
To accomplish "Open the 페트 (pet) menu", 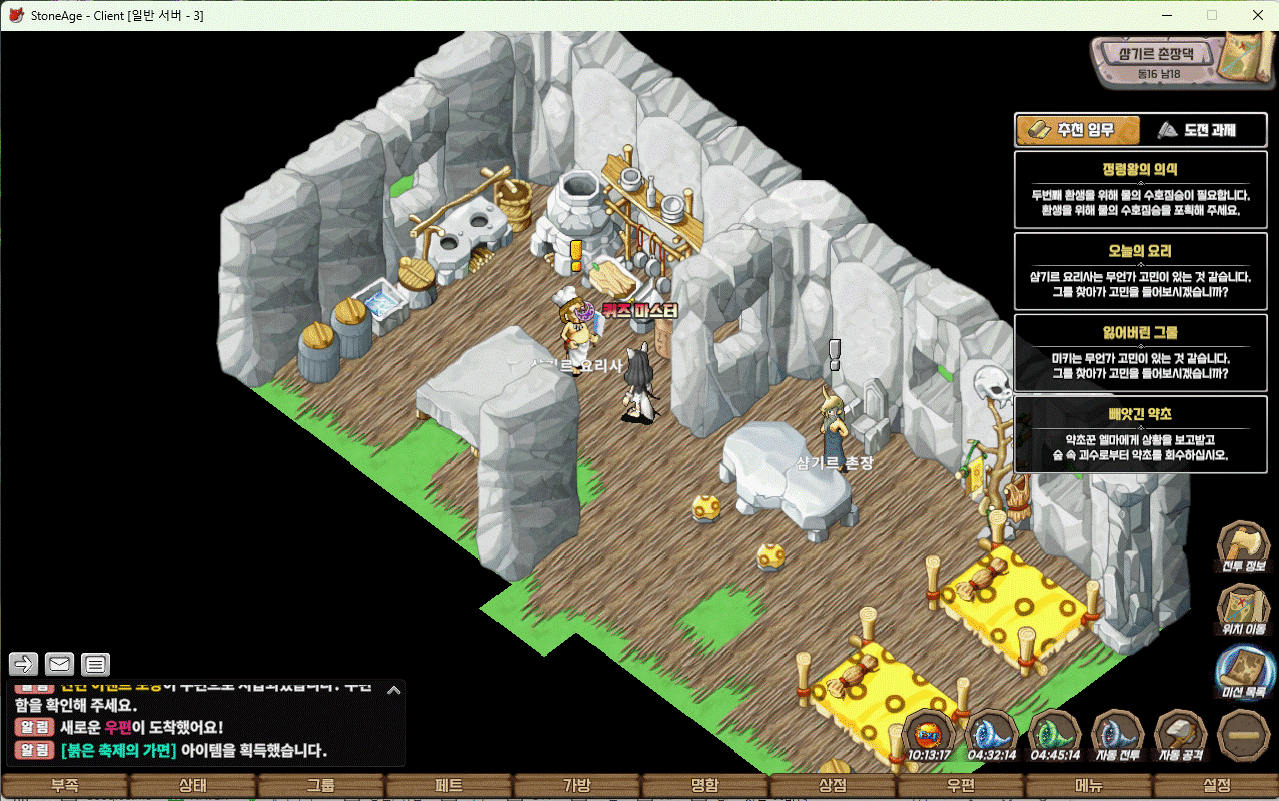I will click(x=449, y=786).
